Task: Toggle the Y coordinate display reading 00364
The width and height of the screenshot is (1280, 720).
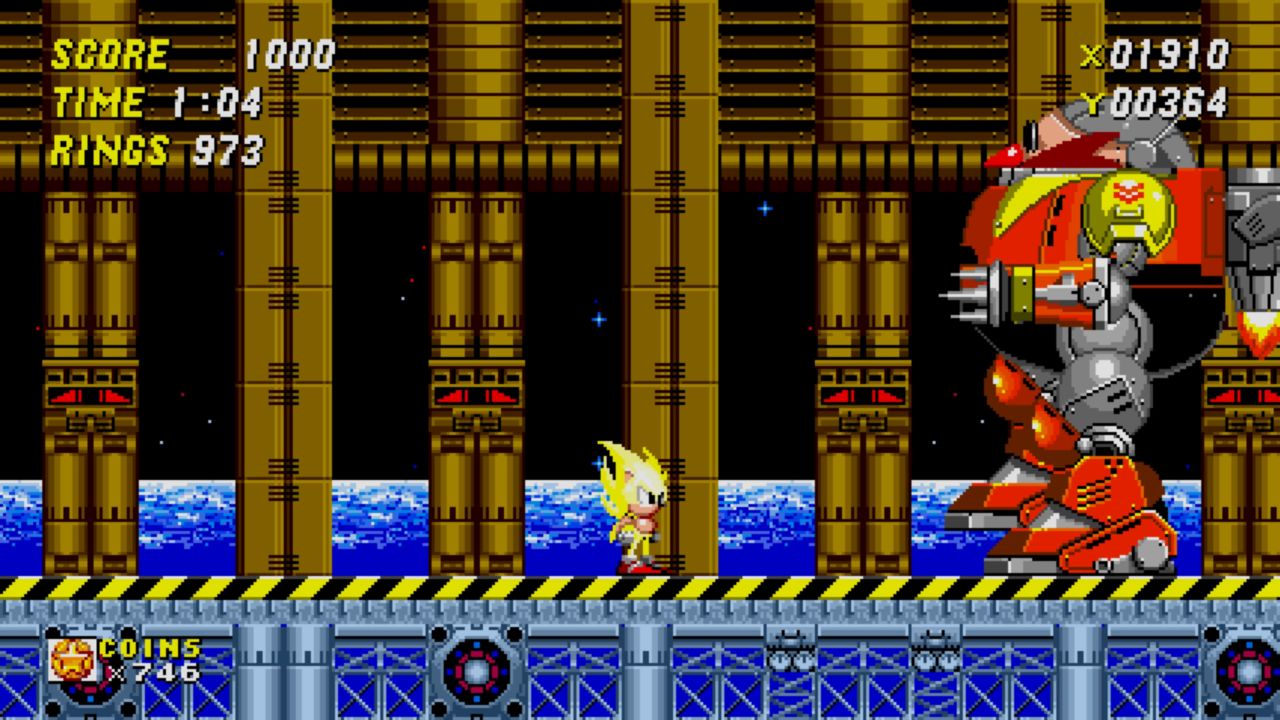Action: point(1160,102)
